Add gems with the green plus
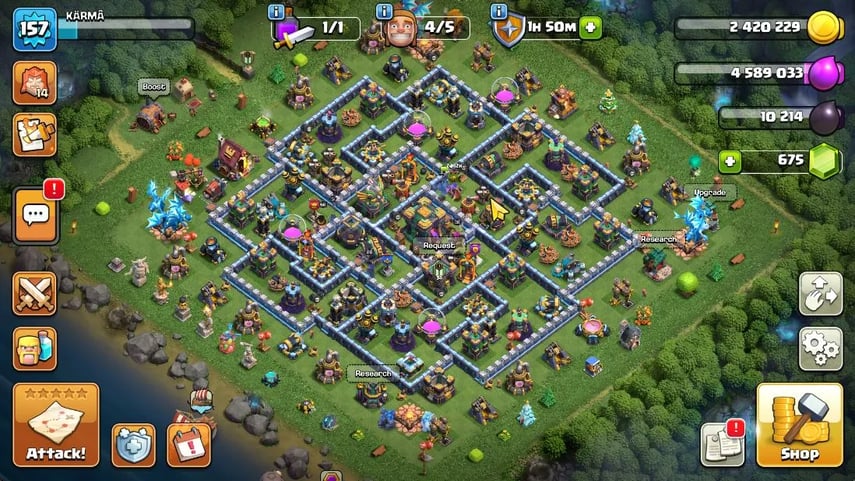855x481 pixels. (x=729, y=160)
